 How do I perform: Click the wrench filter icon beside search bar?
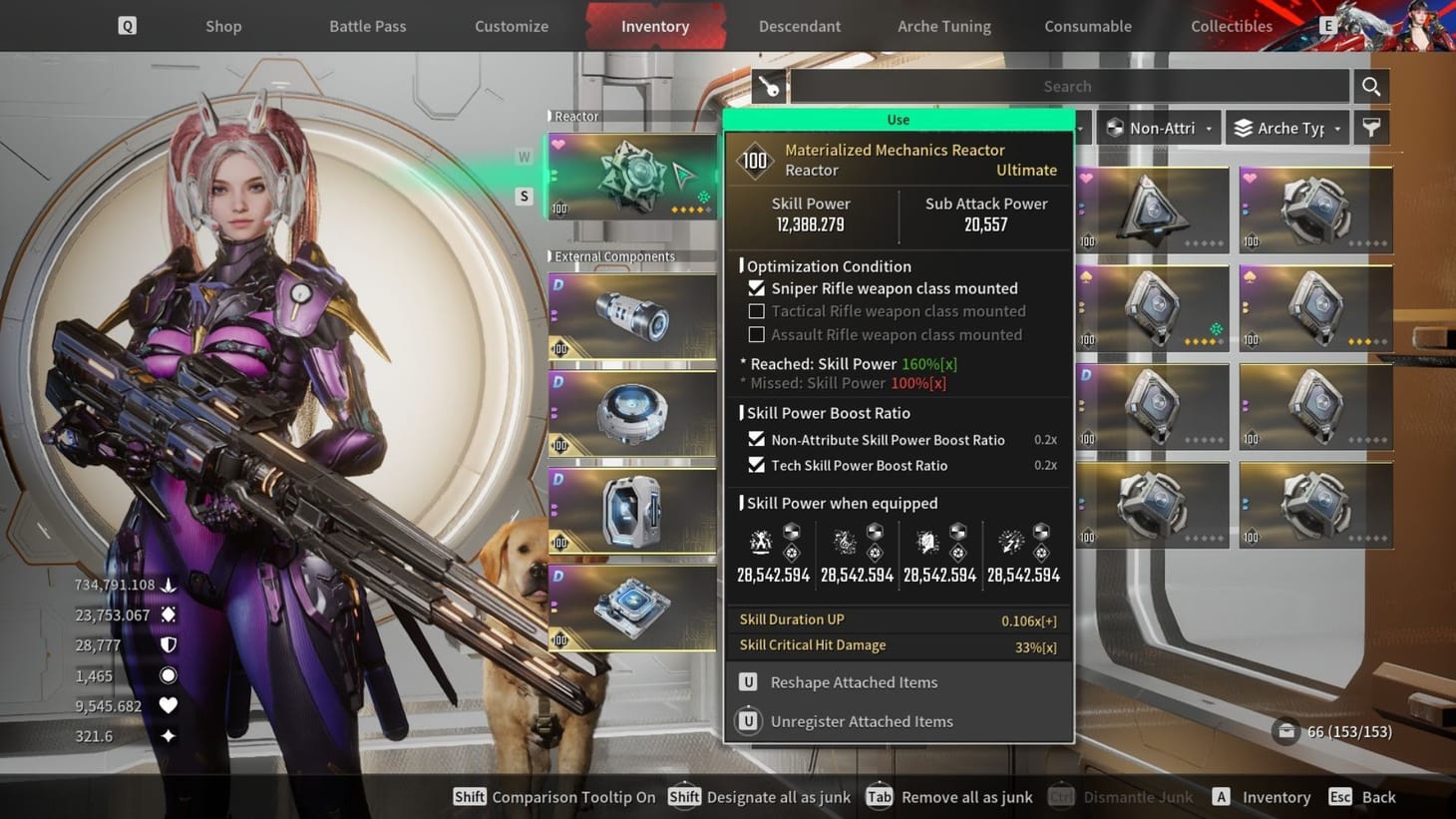[770, 86]
